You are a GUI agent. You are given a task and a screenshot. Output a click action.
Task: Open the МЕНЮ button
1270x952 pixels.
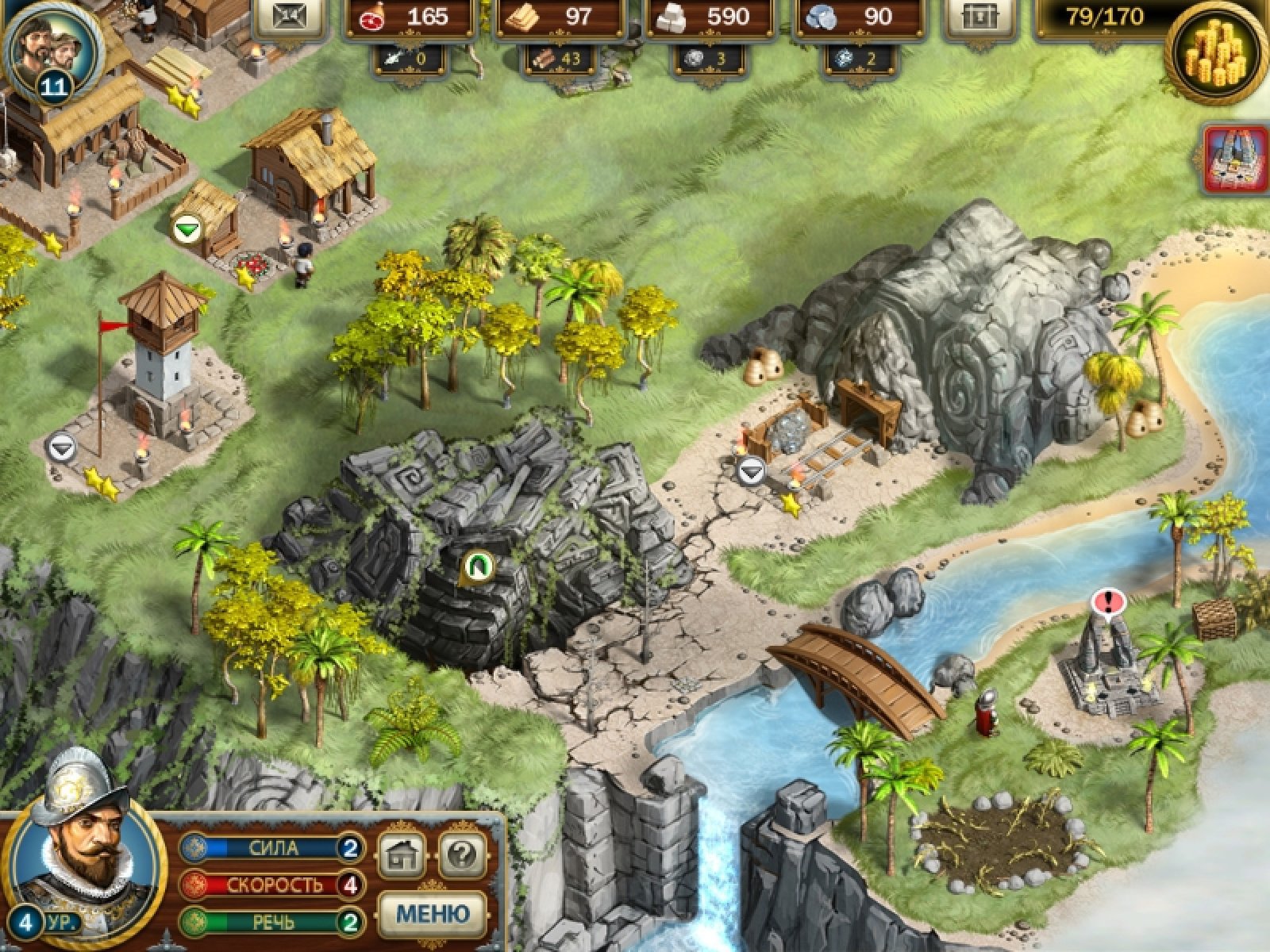[x=432, y=912]
